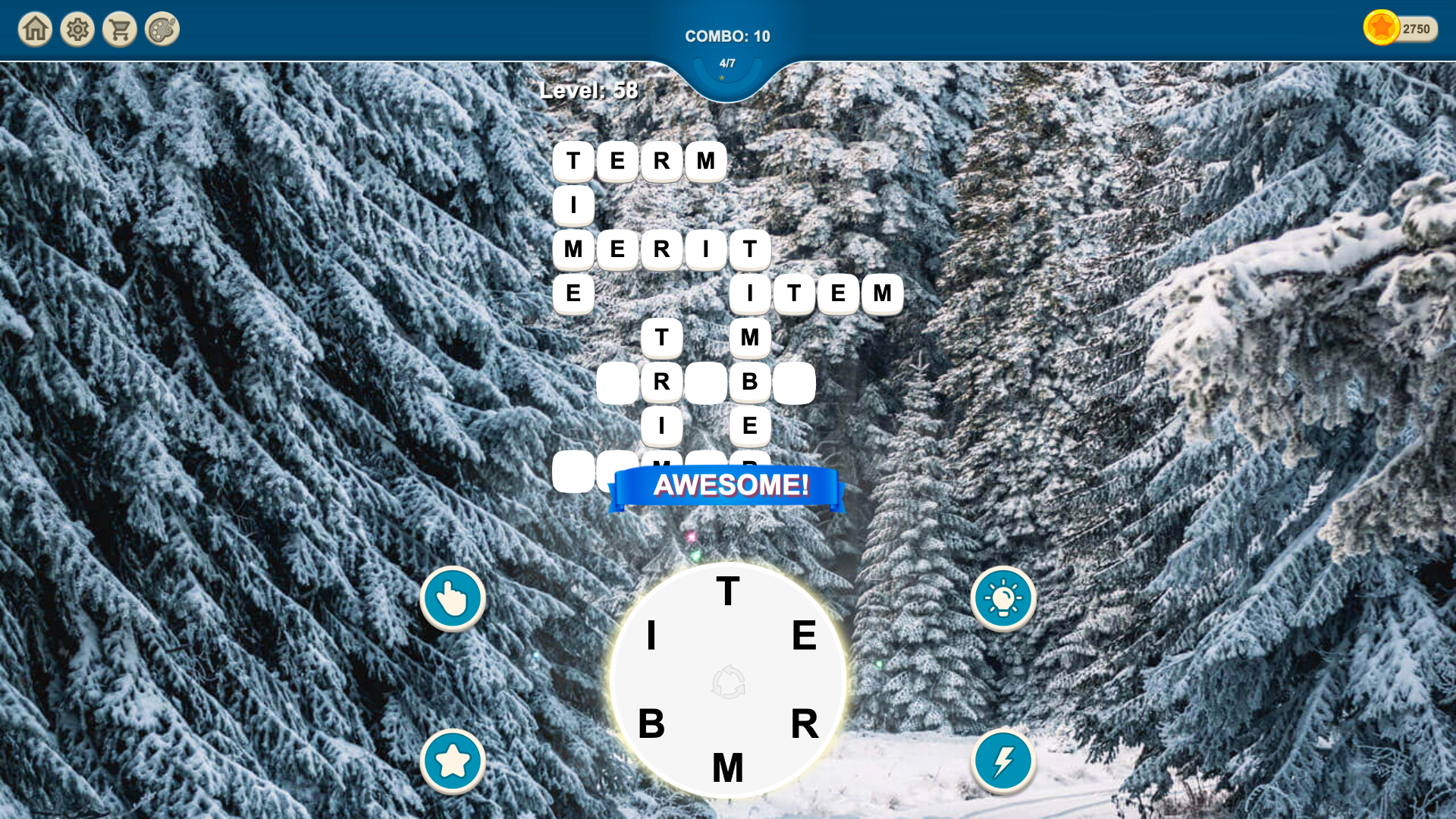The image size is (1456, 819).
Task: Open the theme palette picker
Action: click(x=162, y=29)
